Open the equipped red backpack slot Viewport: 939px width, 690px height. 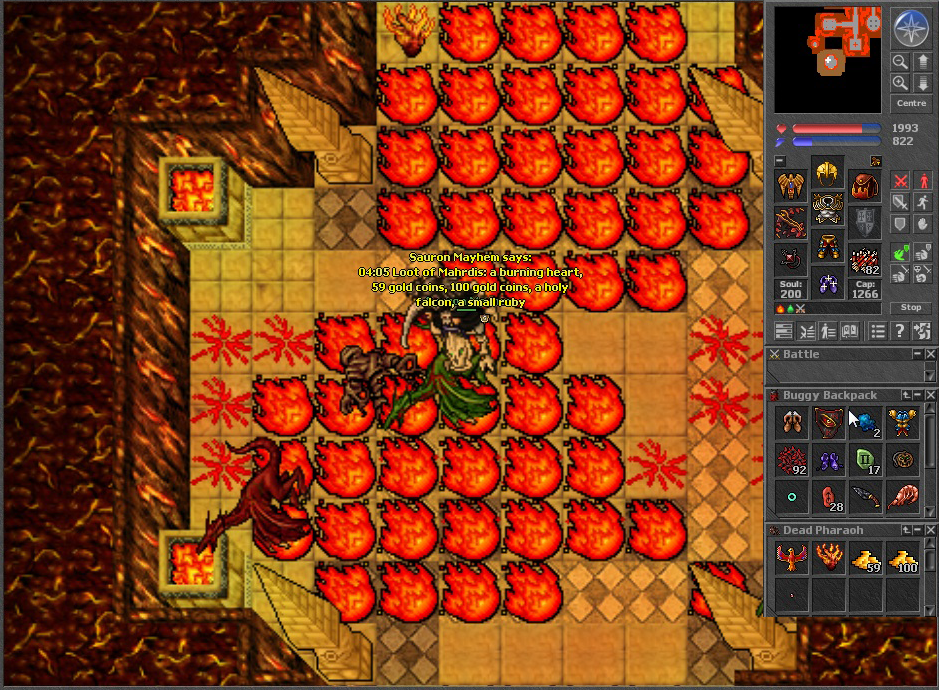click(864, 185)
